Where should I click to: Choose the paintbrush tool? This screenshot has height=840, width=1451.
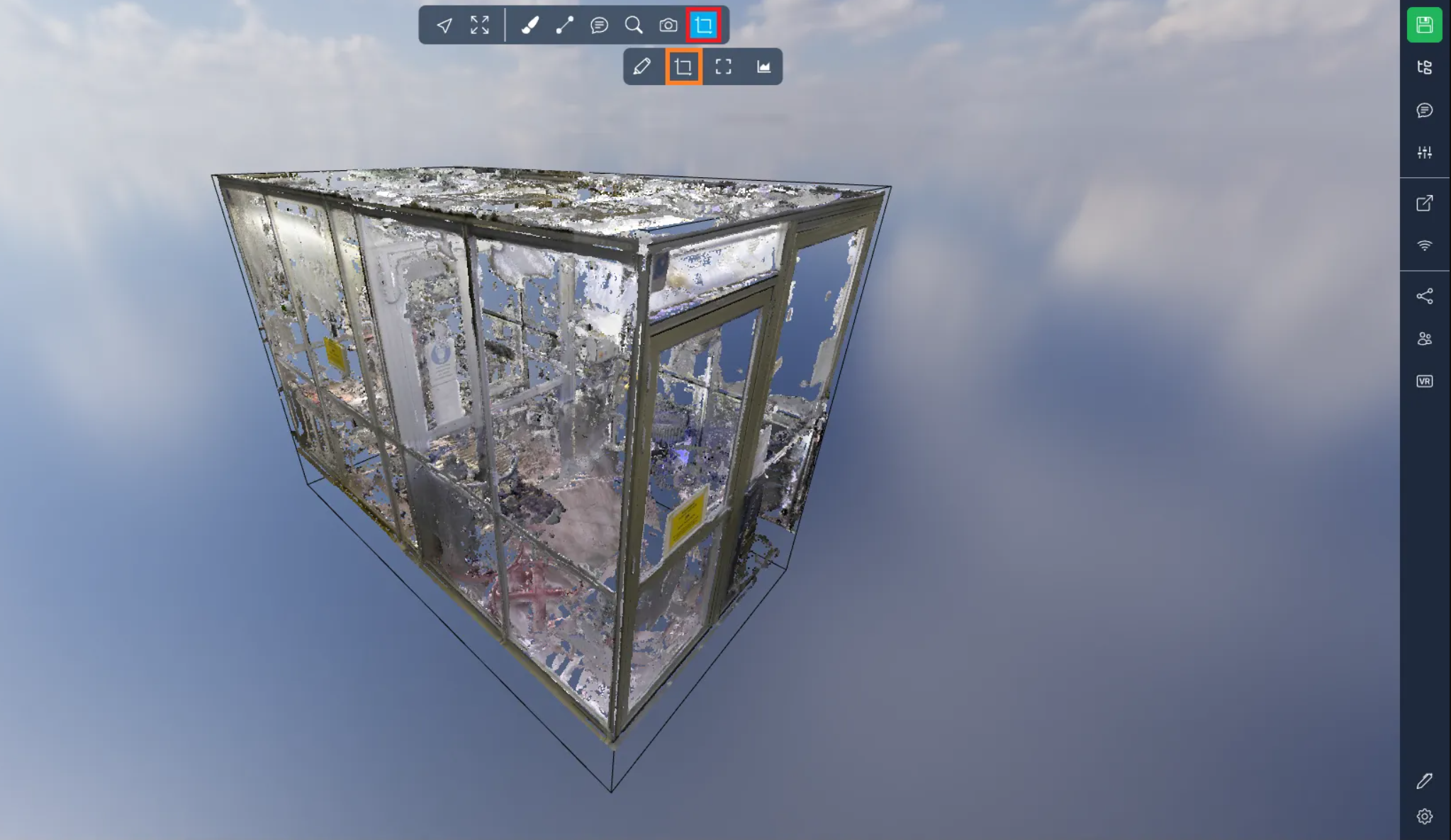[x=530, y=26]
